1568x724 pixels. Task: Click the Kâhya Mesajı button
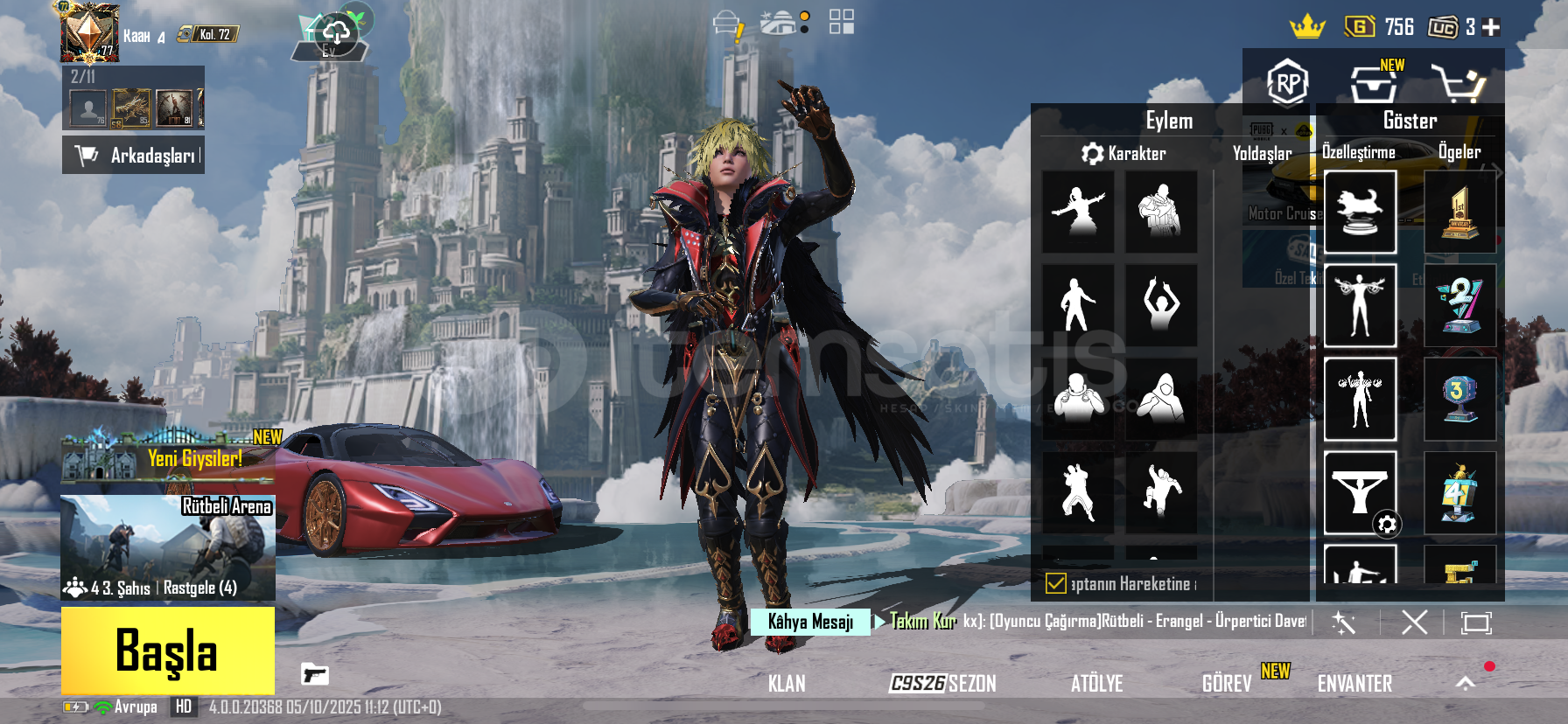pos(810,622)
